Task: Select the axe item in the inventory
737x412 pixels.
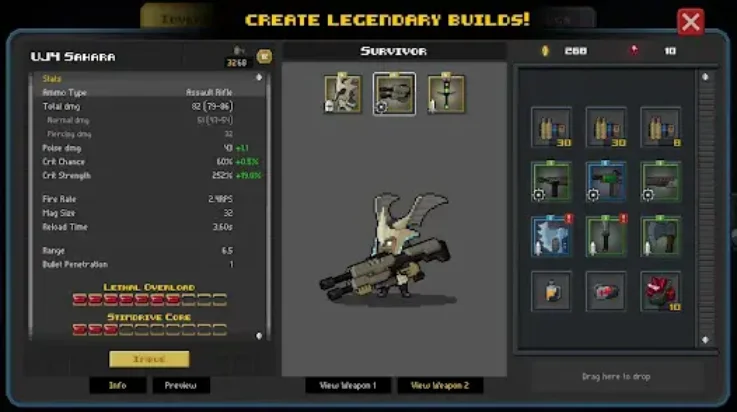Action: 661,236
